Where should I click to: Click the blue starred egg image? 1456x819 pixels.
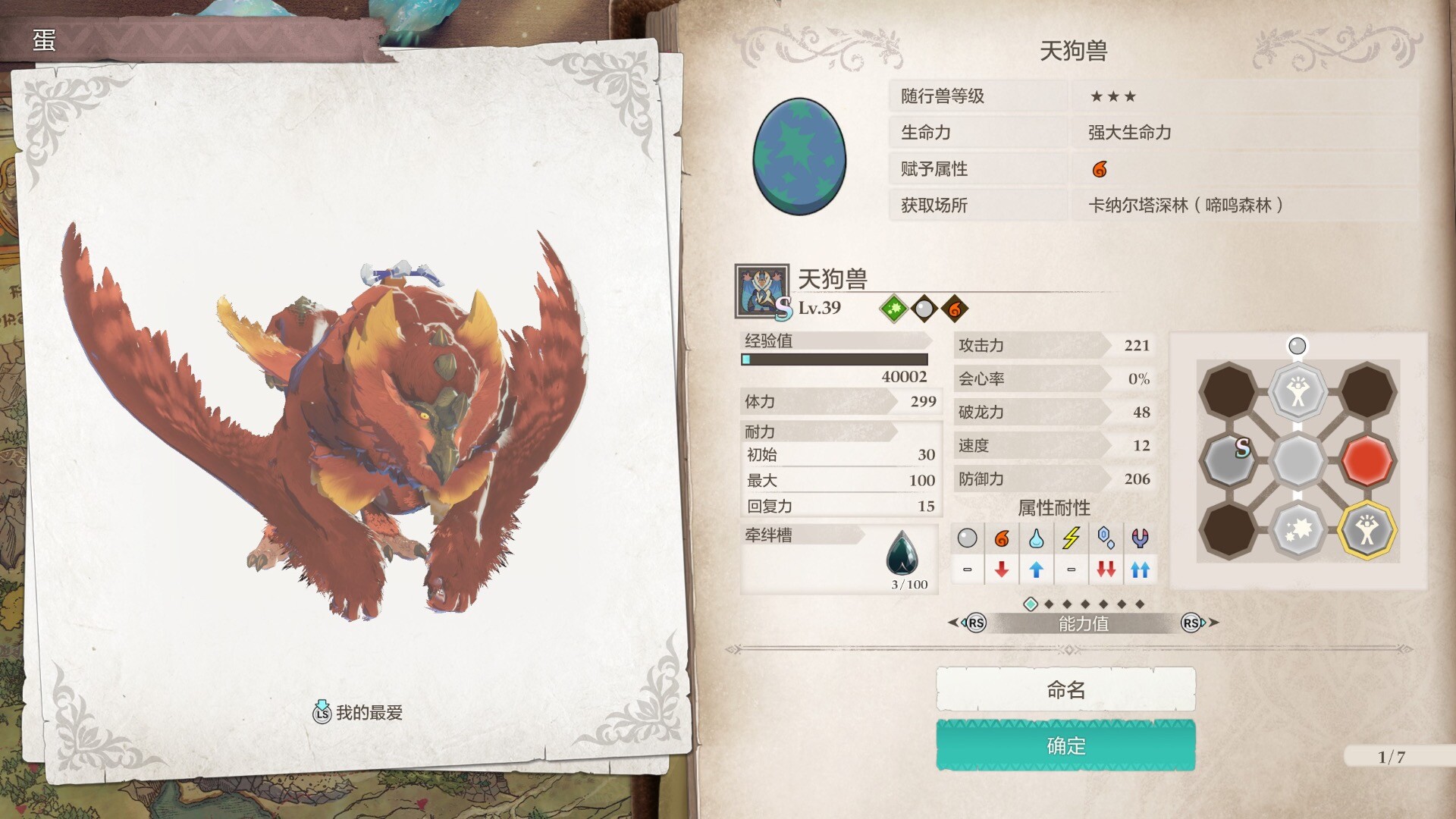click(799, 156)
